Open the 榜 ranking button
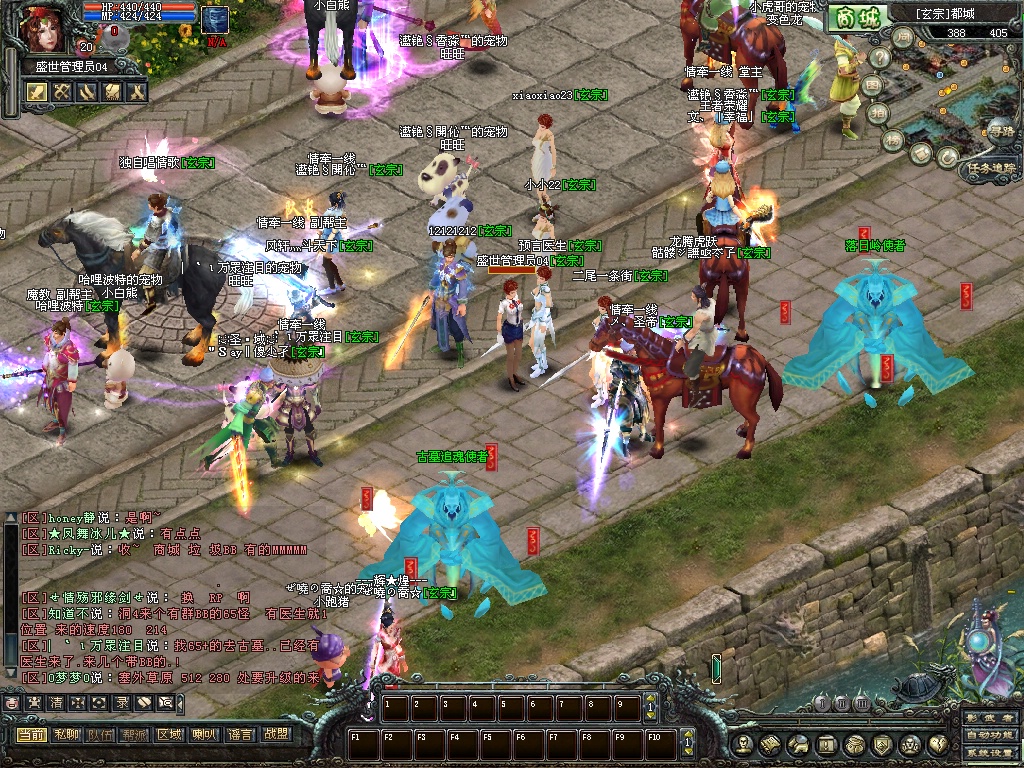The image size is (1024, 768). click(893, 139)
